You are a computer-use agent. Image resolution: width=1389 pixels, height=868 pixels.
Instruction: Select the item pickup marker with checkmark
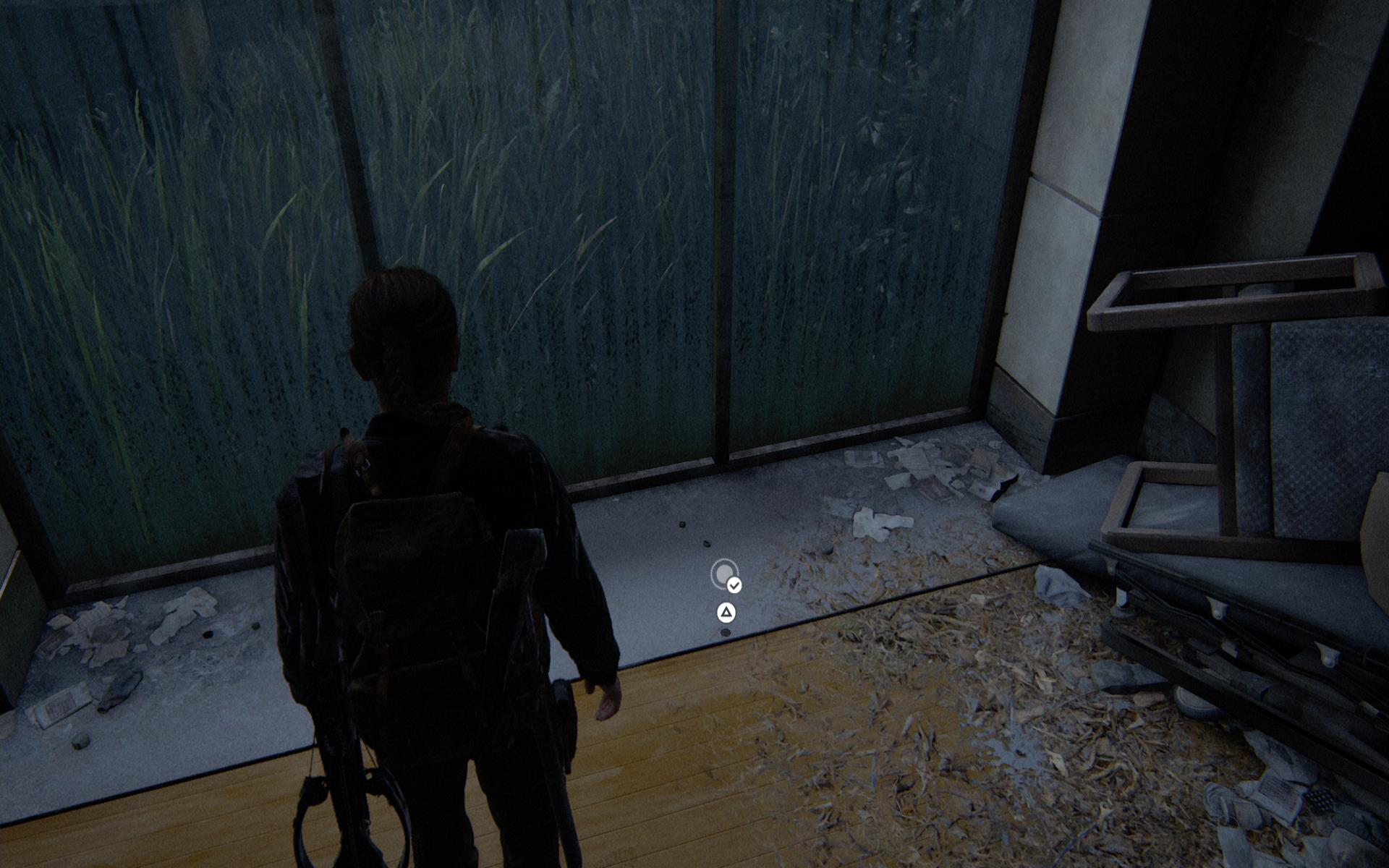tap(726, 574)
